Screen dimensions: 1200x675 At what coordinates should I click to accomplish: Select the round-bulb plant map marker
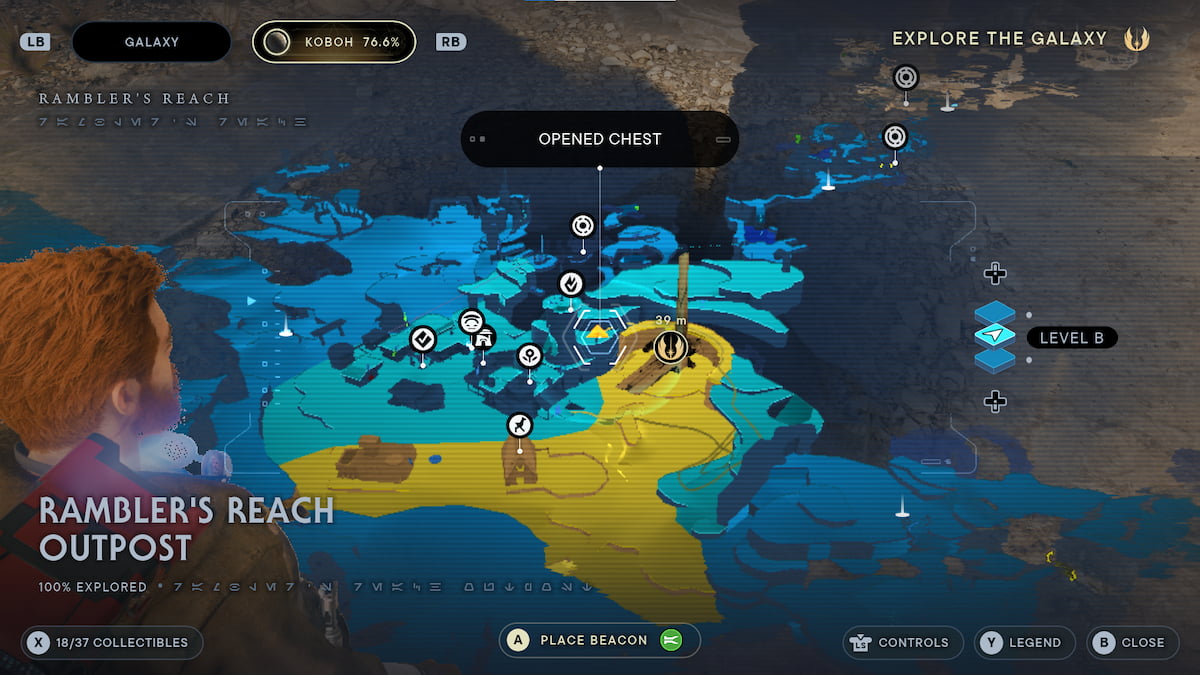(x=529, y=355)
